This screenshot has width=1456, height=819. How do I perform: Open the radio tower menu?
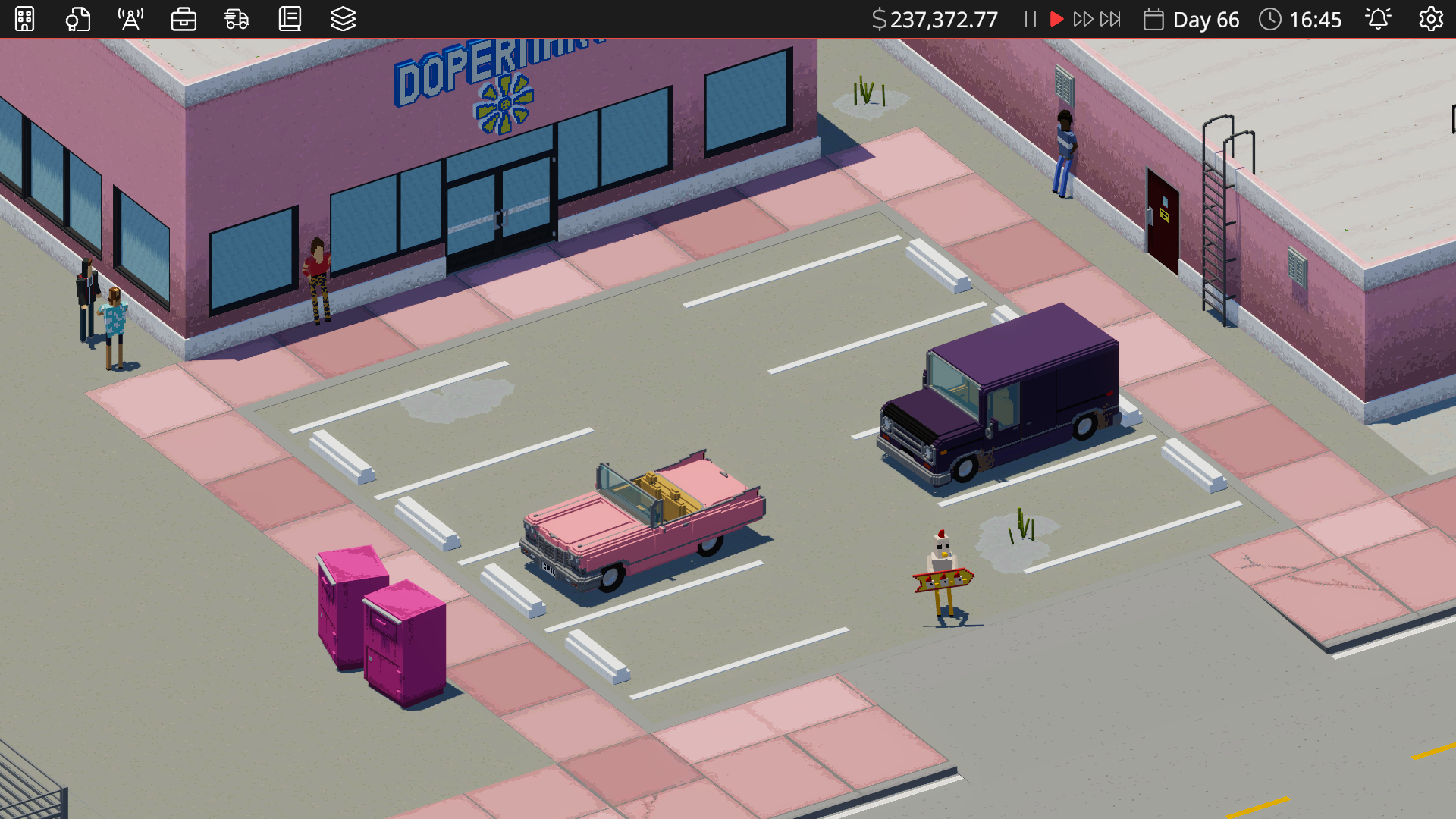point(130,19)
